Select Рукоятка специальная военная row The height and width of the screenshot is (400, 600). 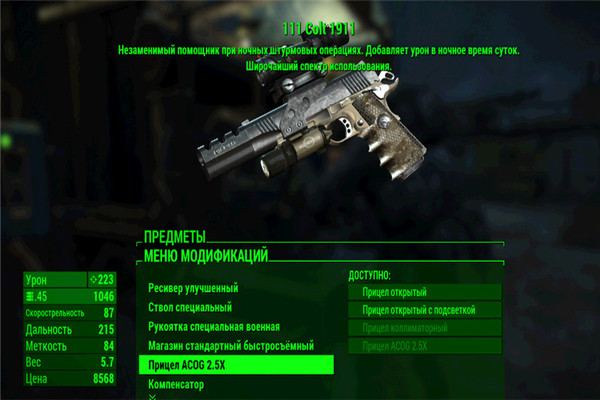pos(214,326)
